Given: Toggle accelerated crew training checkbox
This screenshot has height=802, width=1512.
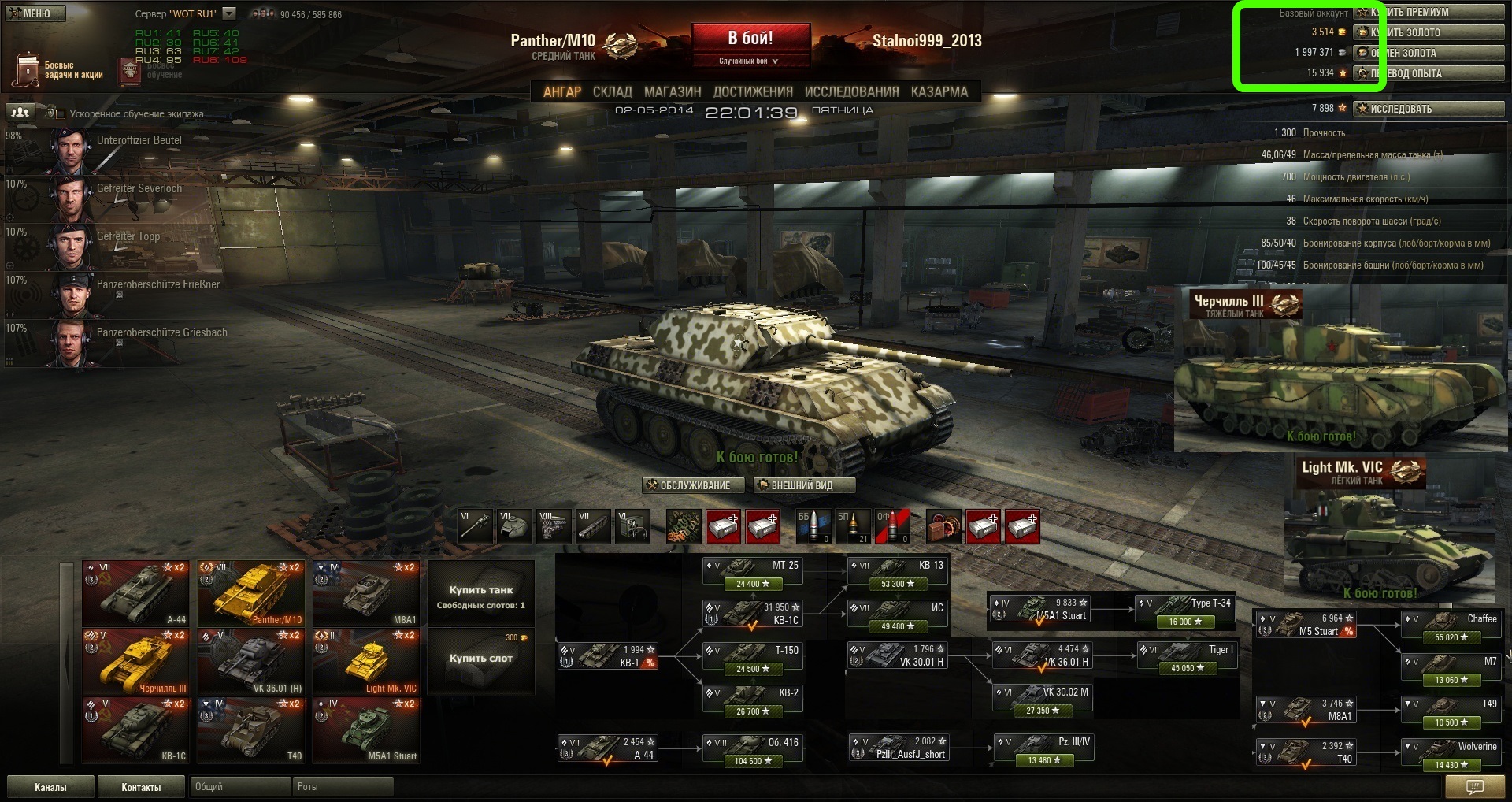Looking at the screenshot, I should pyautogui.click(x=61, y=114).
